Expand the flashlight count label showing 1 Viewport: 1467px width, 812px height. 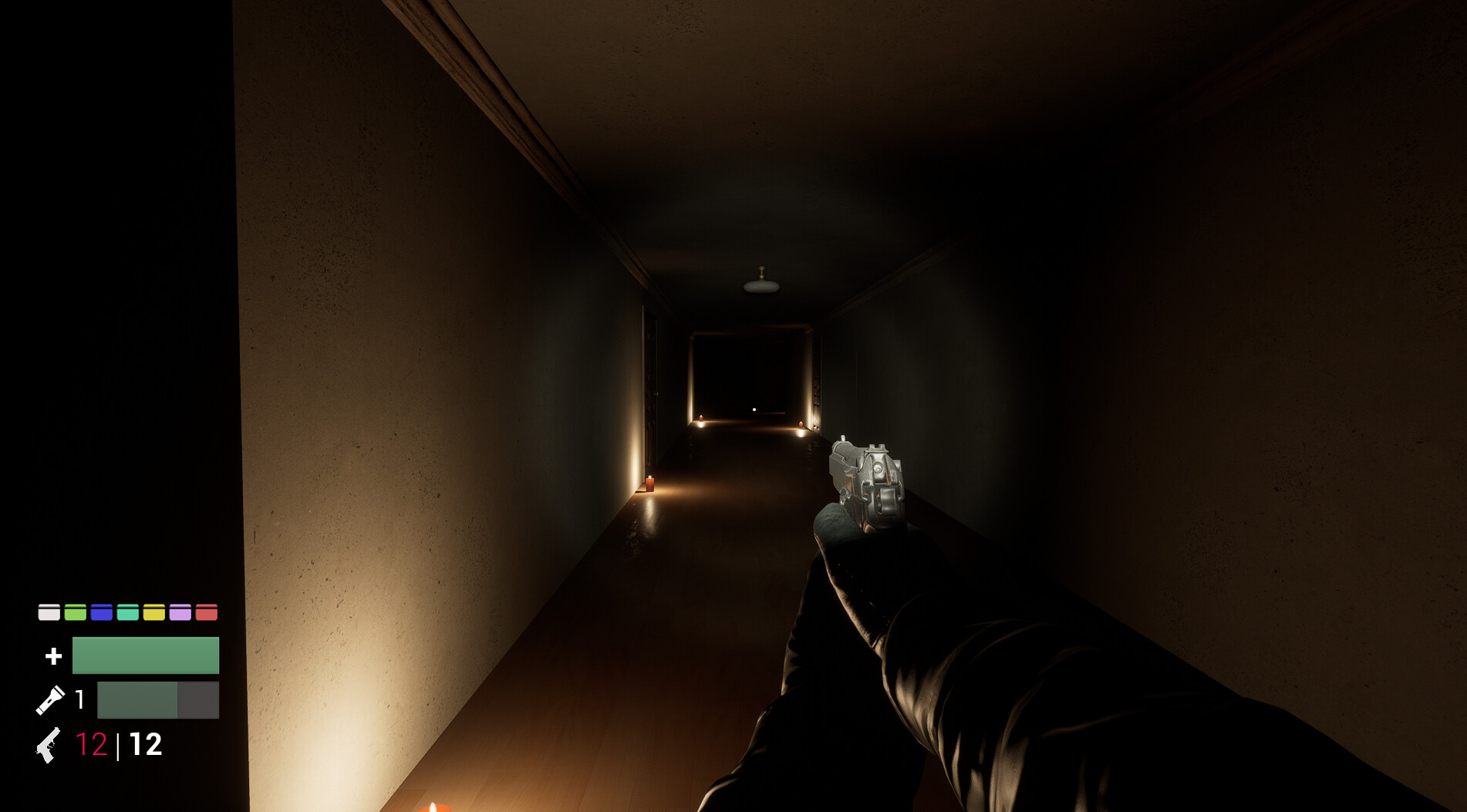tap(79, 700)
